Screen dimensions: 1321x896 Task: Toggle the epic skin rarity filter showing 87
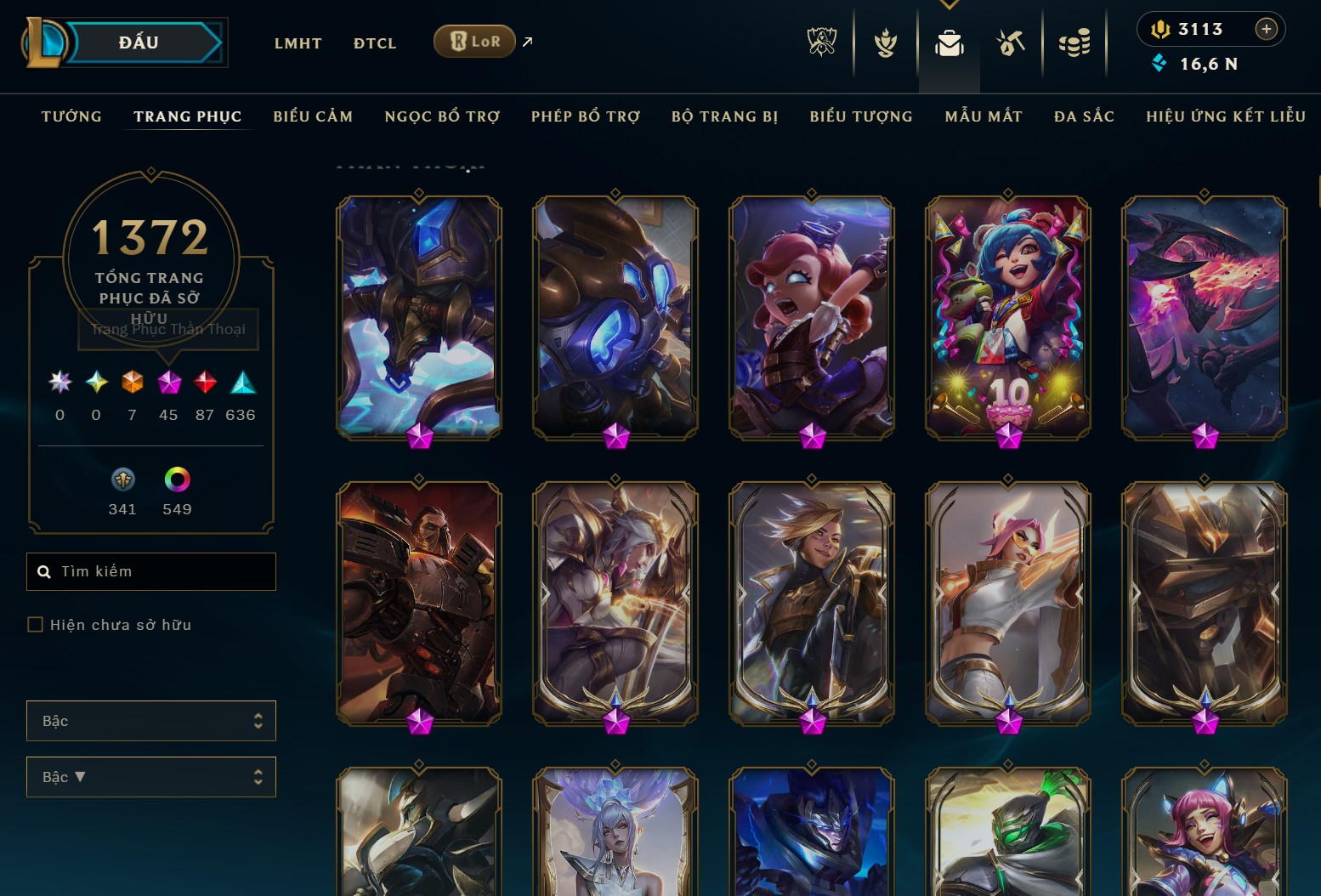205,382
